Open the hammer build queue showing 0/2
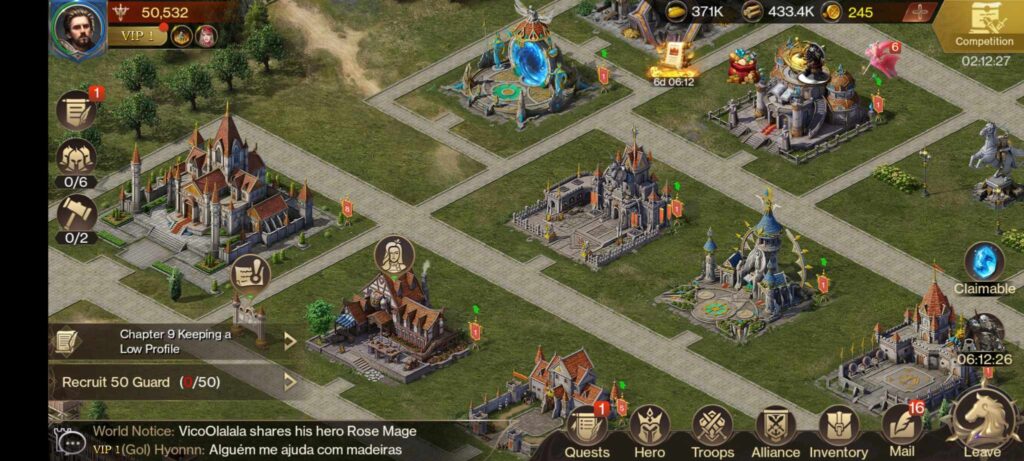1024x461 pixels. pos(76,214)
